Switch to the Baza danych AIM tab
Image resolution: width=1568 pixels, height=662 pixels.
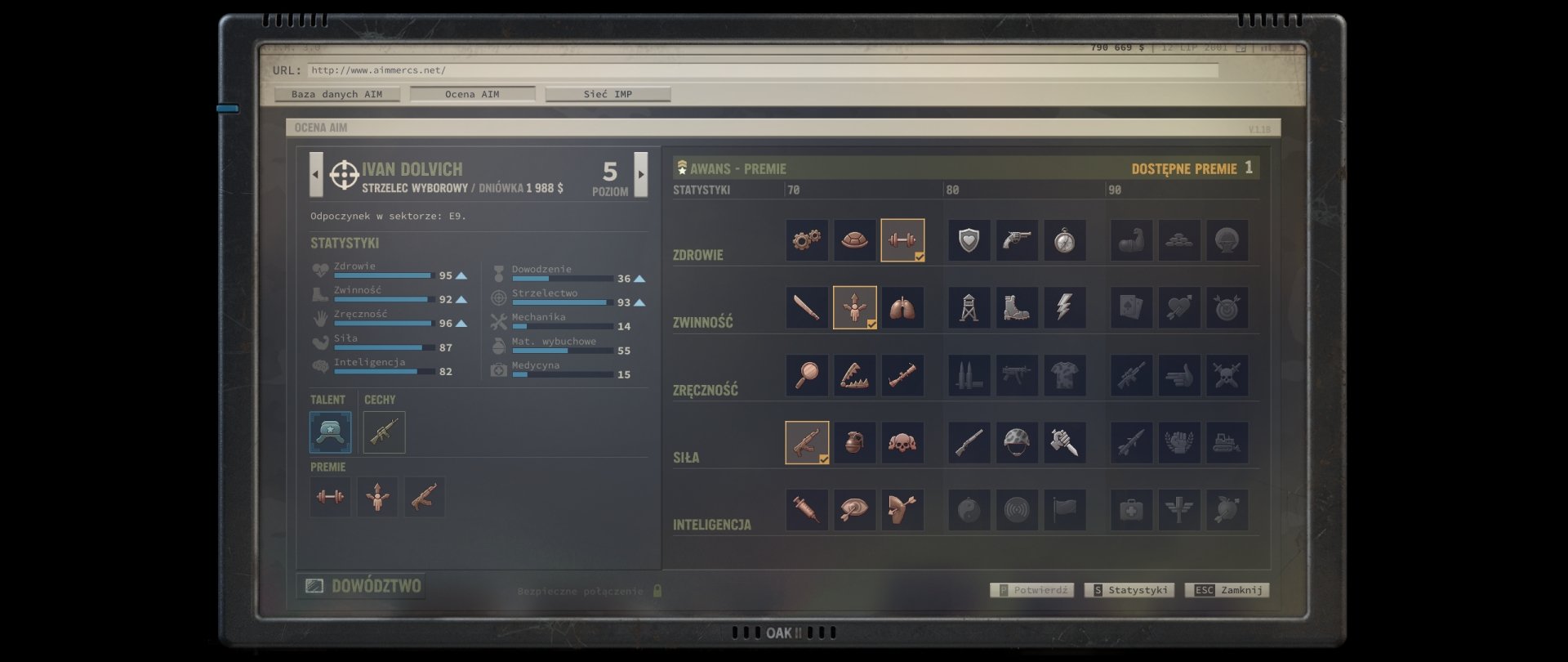(x=336, y=94)
